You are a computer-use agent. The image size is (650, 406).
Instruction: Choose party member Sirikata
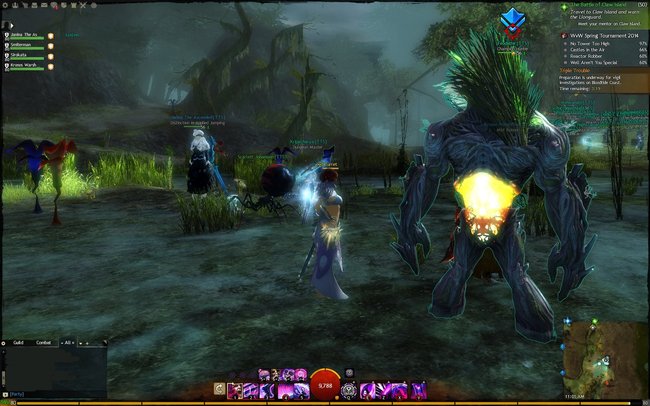tap(25, 56)
